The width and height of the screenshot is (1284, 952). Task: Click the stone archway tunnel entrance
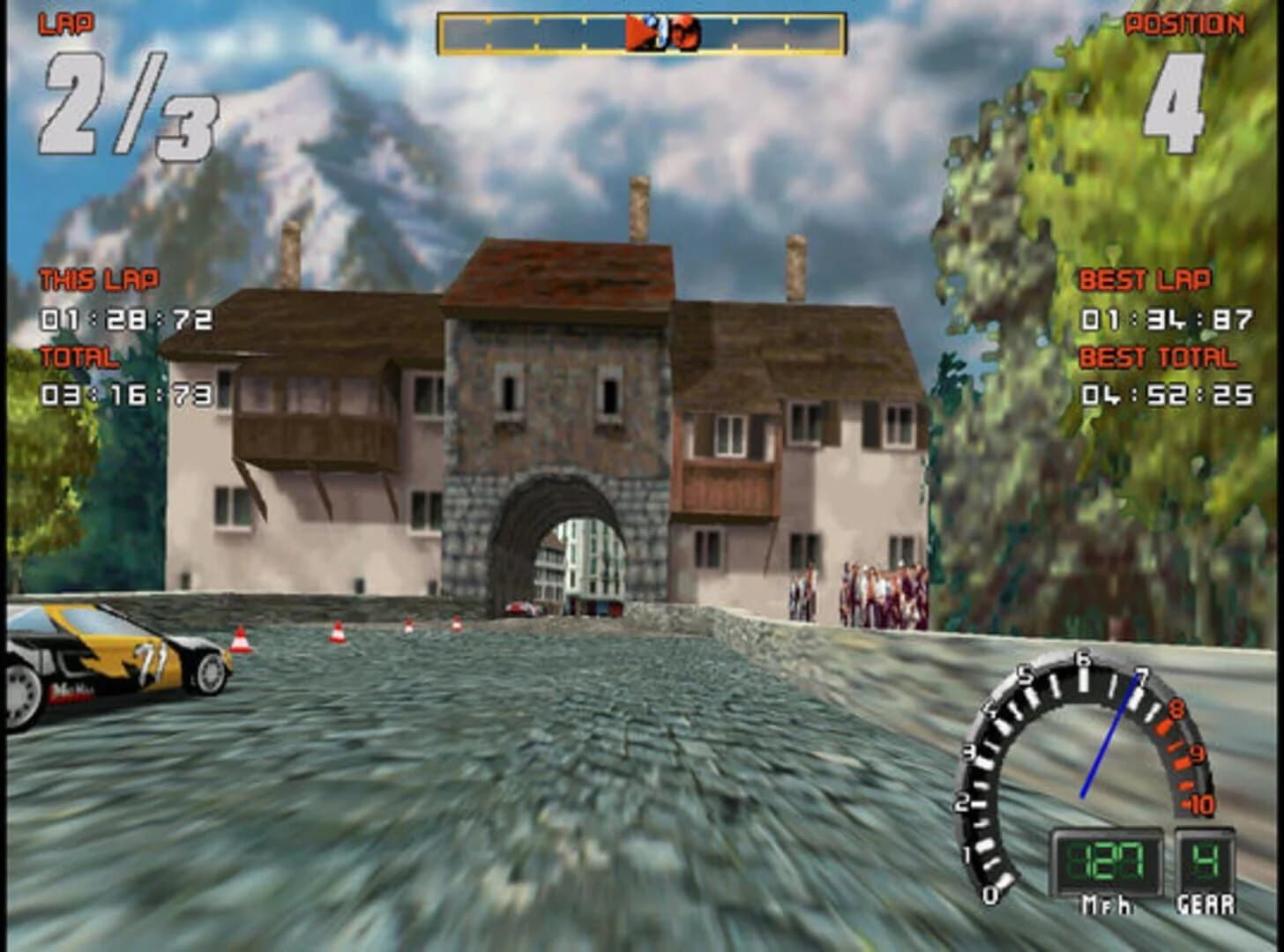coord(556,547)
